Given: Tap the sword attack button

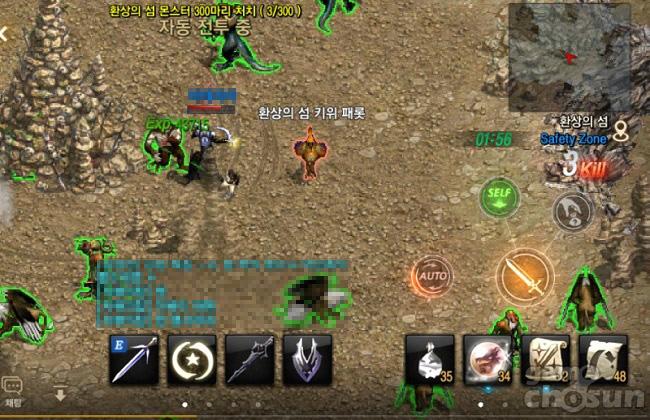Looking at the screenshot, I should tap(523, 274).
